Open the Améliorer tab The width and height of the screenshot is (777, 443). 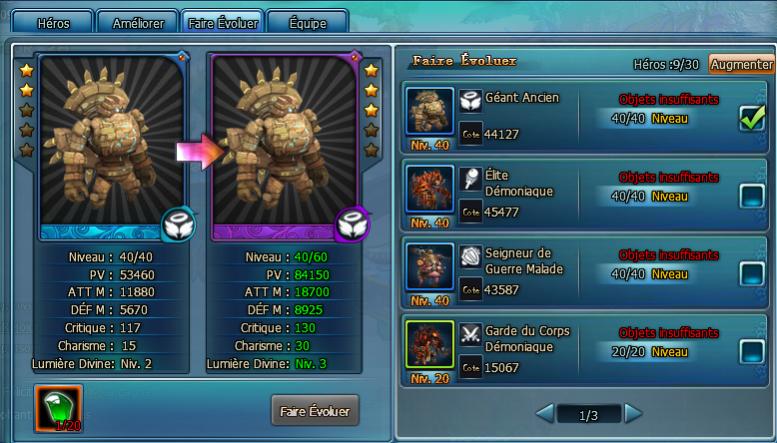(137, 22)
